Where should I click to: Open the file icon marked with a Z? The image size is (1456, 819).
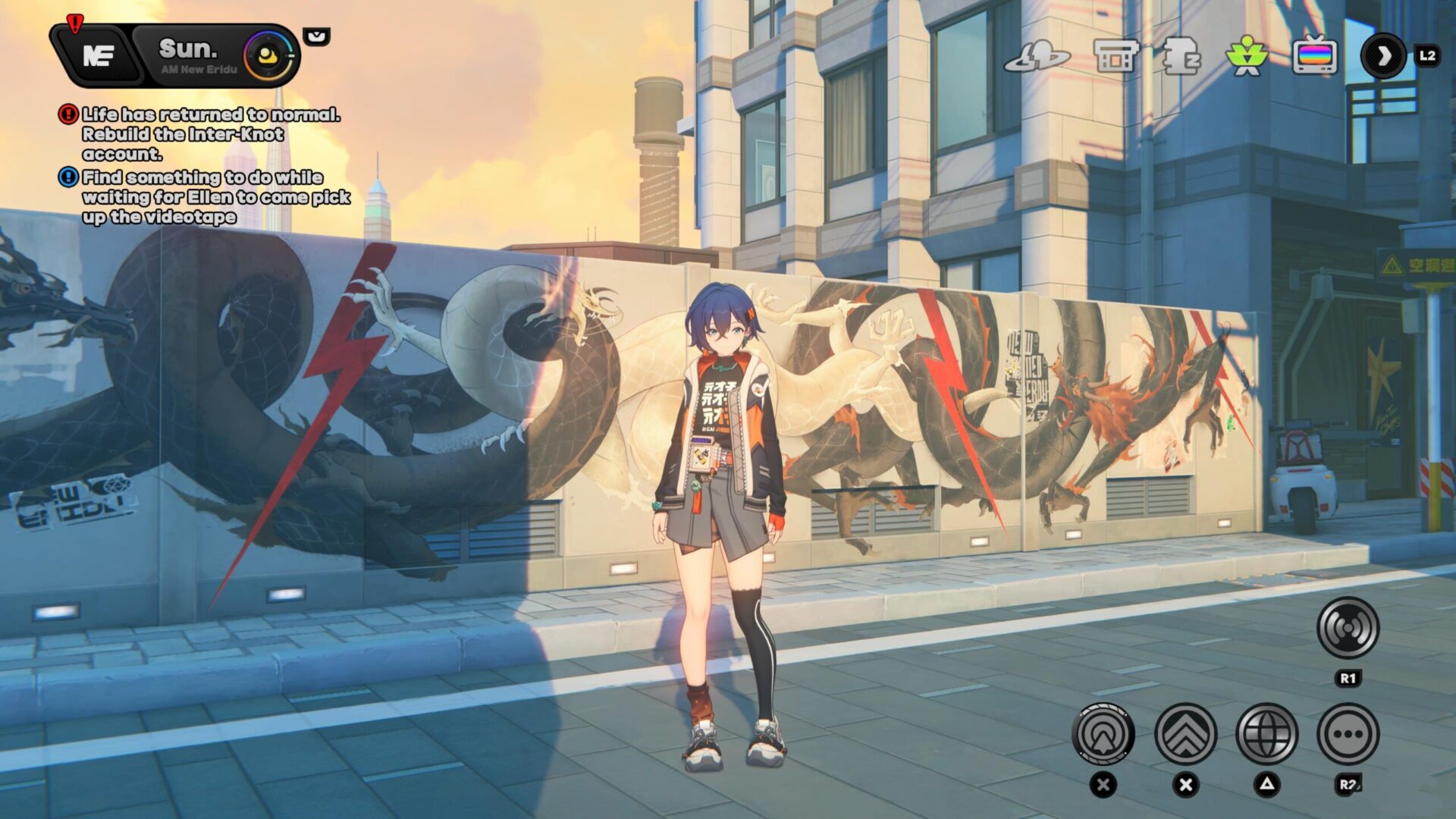tap(1180, 55)
